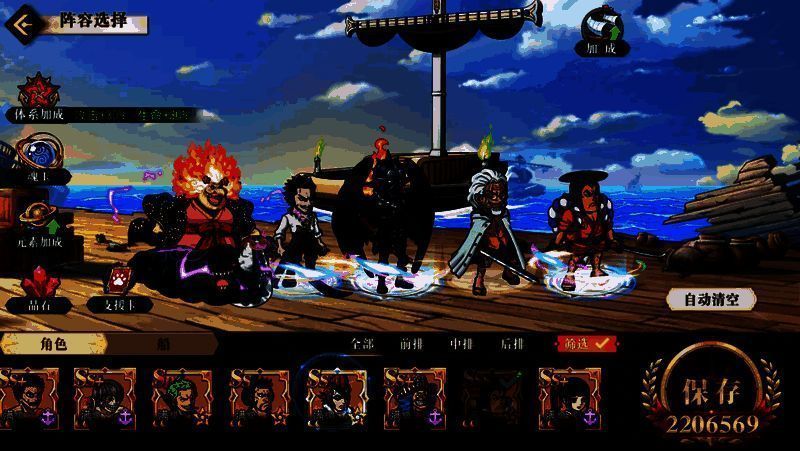Save the lineup with 保存 button

click(710, 394)
